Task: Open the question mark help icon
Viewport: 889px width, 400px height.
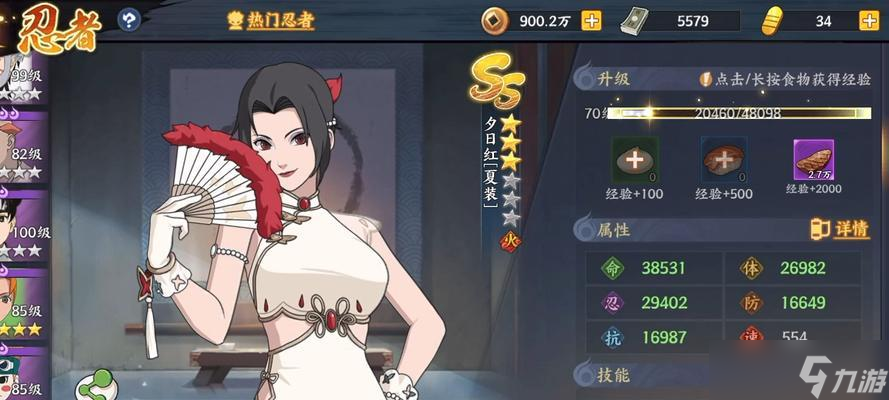Action: point(129,19)
